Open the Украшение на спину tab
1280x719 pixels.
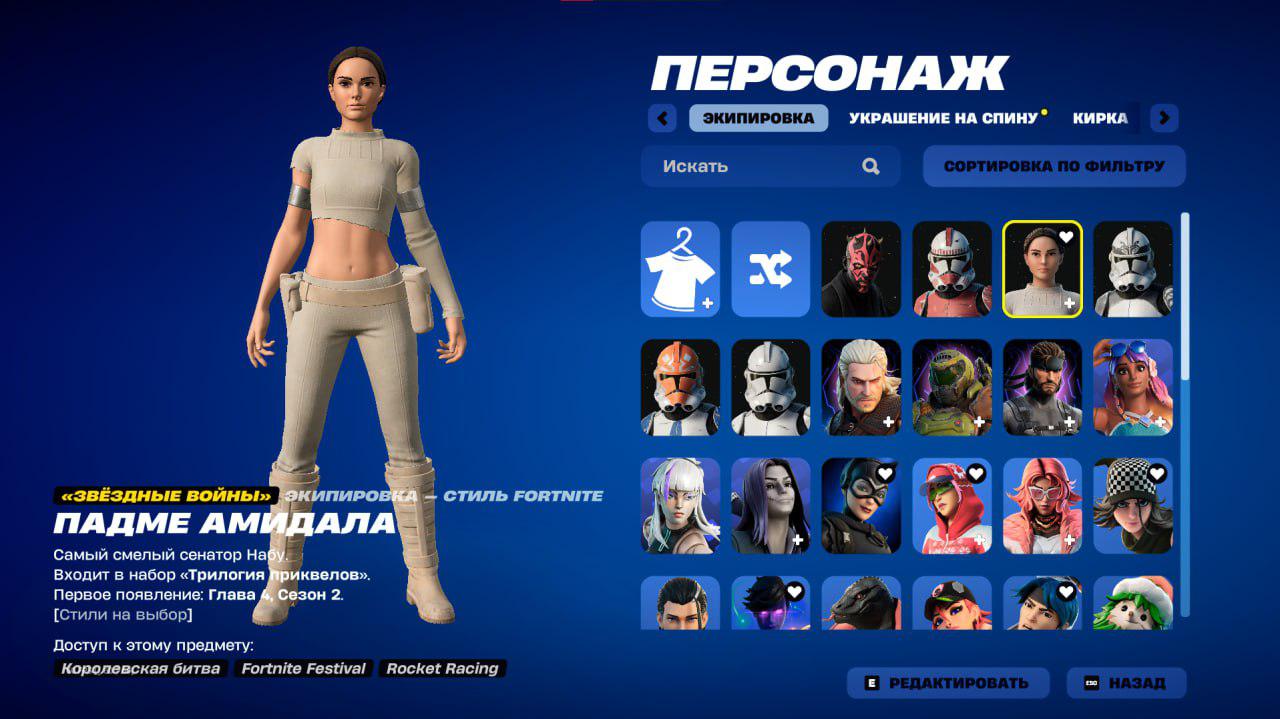[x=943, y=118]
